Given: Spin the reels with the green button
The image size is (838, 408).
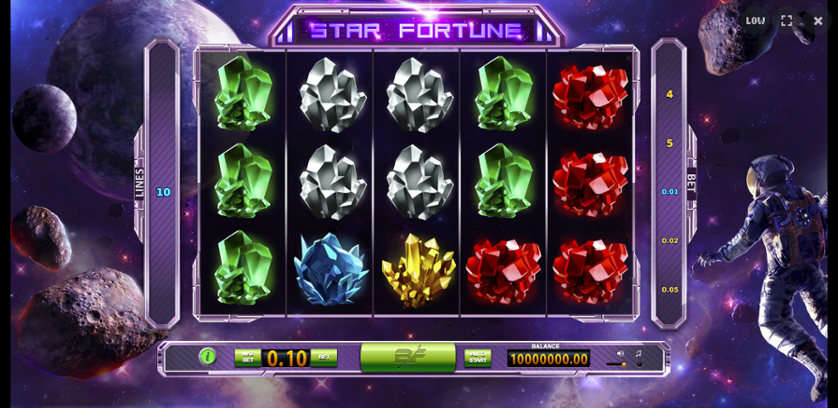Looking at the screenshot, I should 408,356.
